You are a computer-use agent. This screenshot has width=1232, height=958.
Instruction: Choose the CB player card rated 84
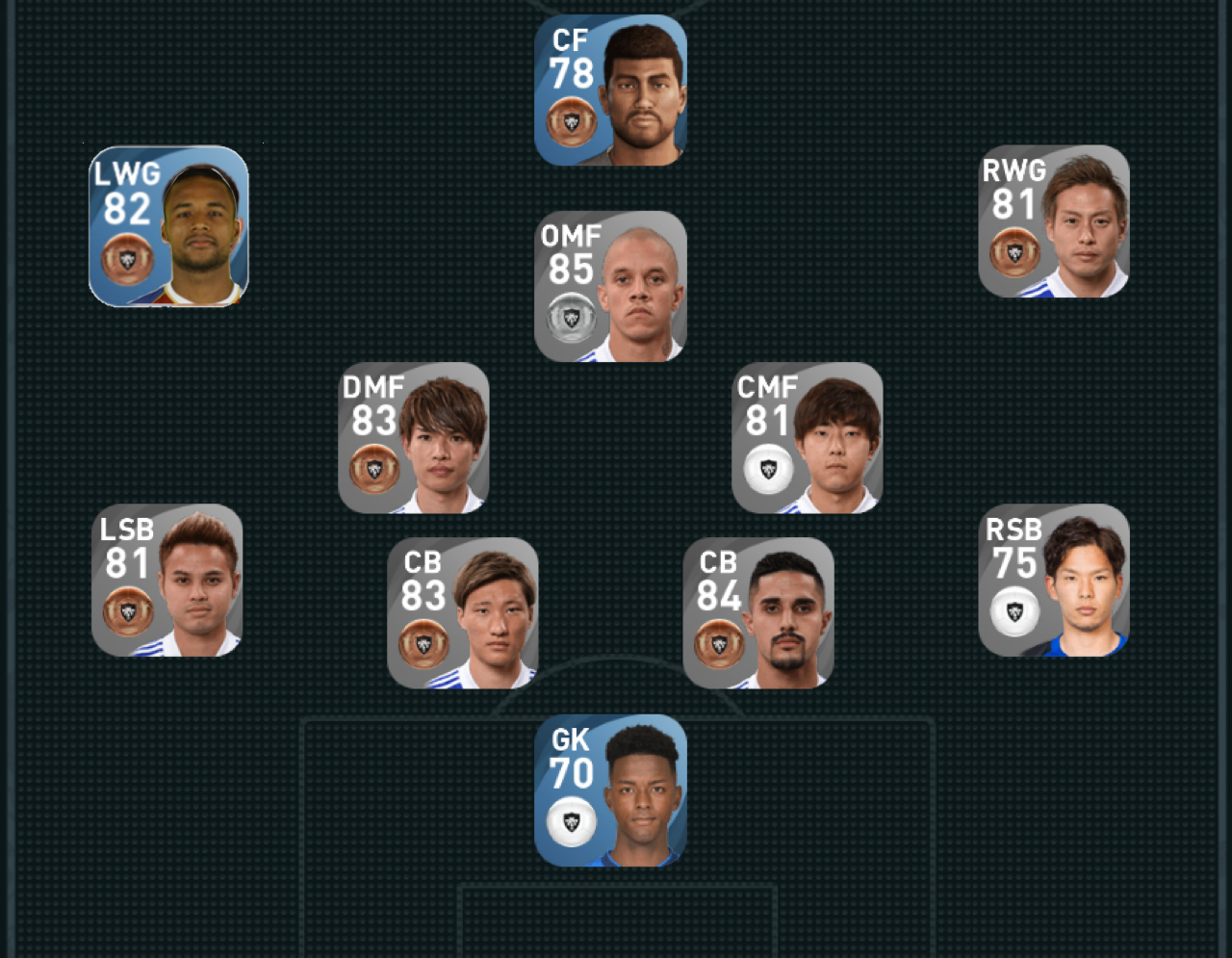[757, 613]
